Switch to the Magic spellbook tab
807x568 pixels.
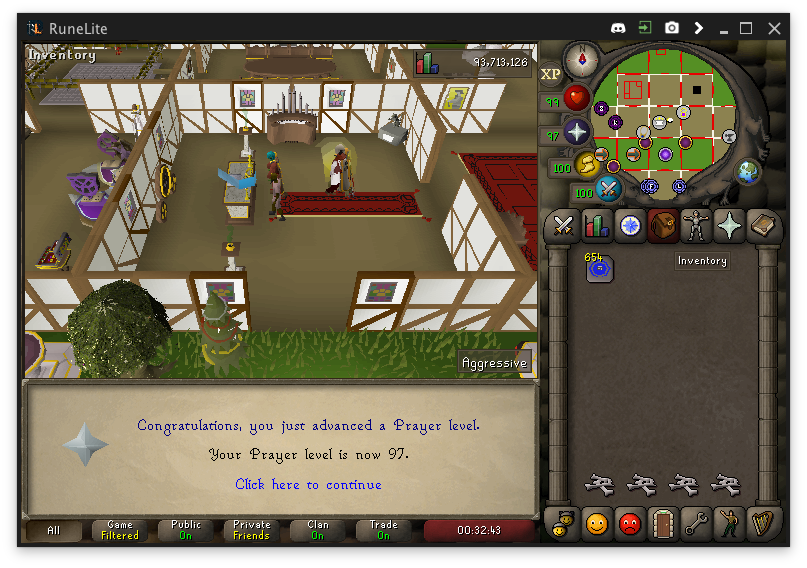tap(763, 226)
